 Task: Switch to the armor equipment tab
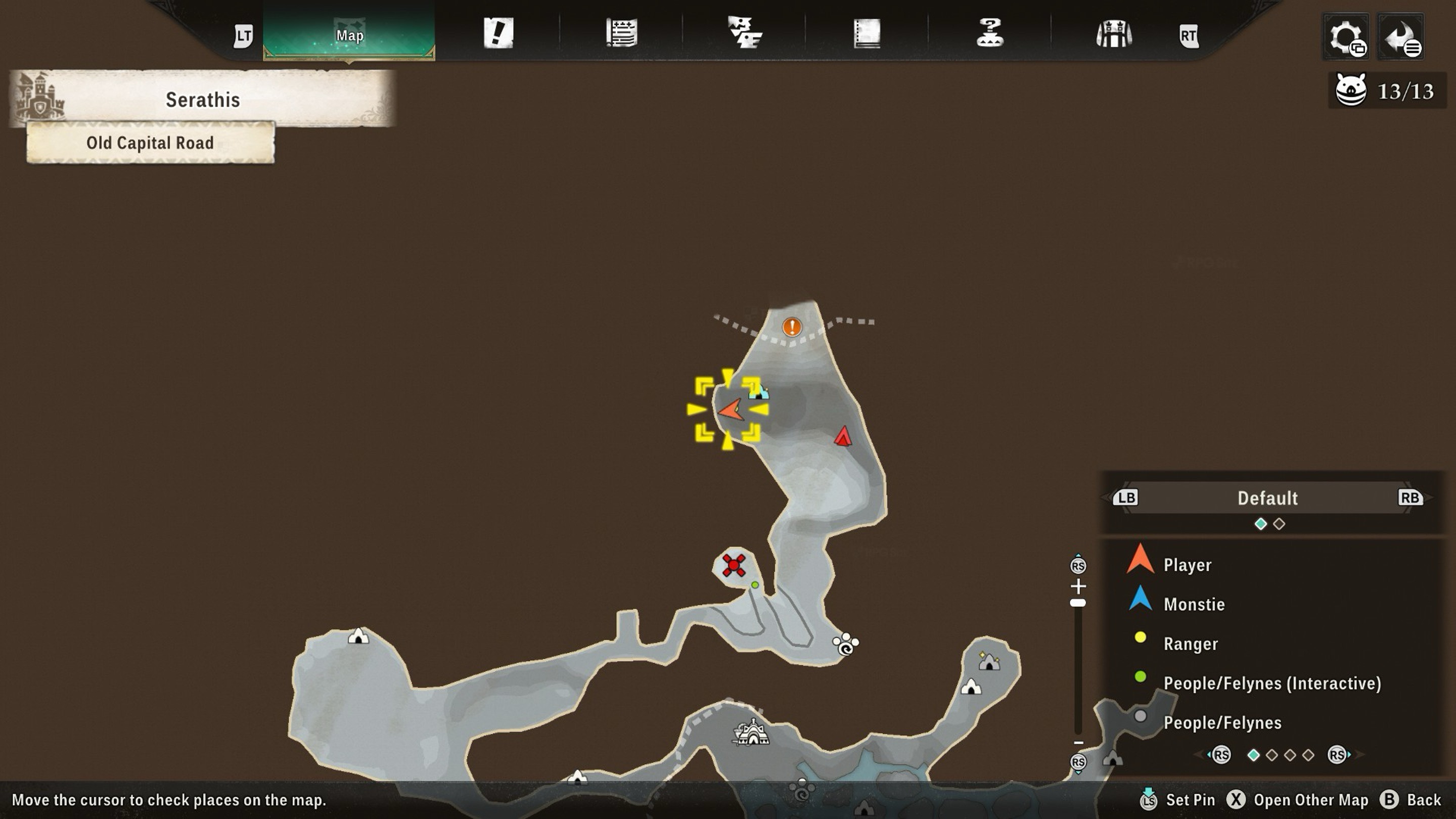(1113, 34)
